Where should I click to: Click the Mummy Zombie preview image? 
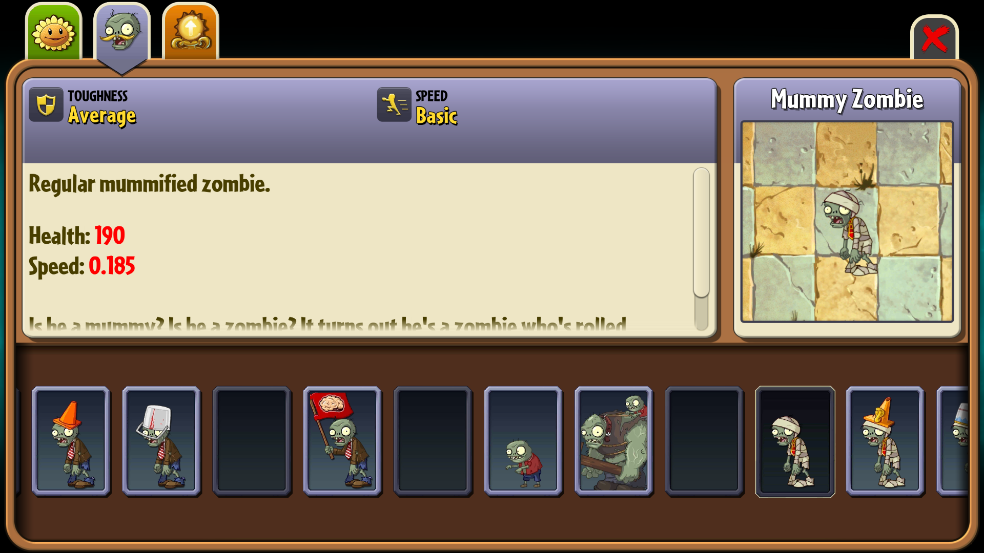click(x=847, y=221)
